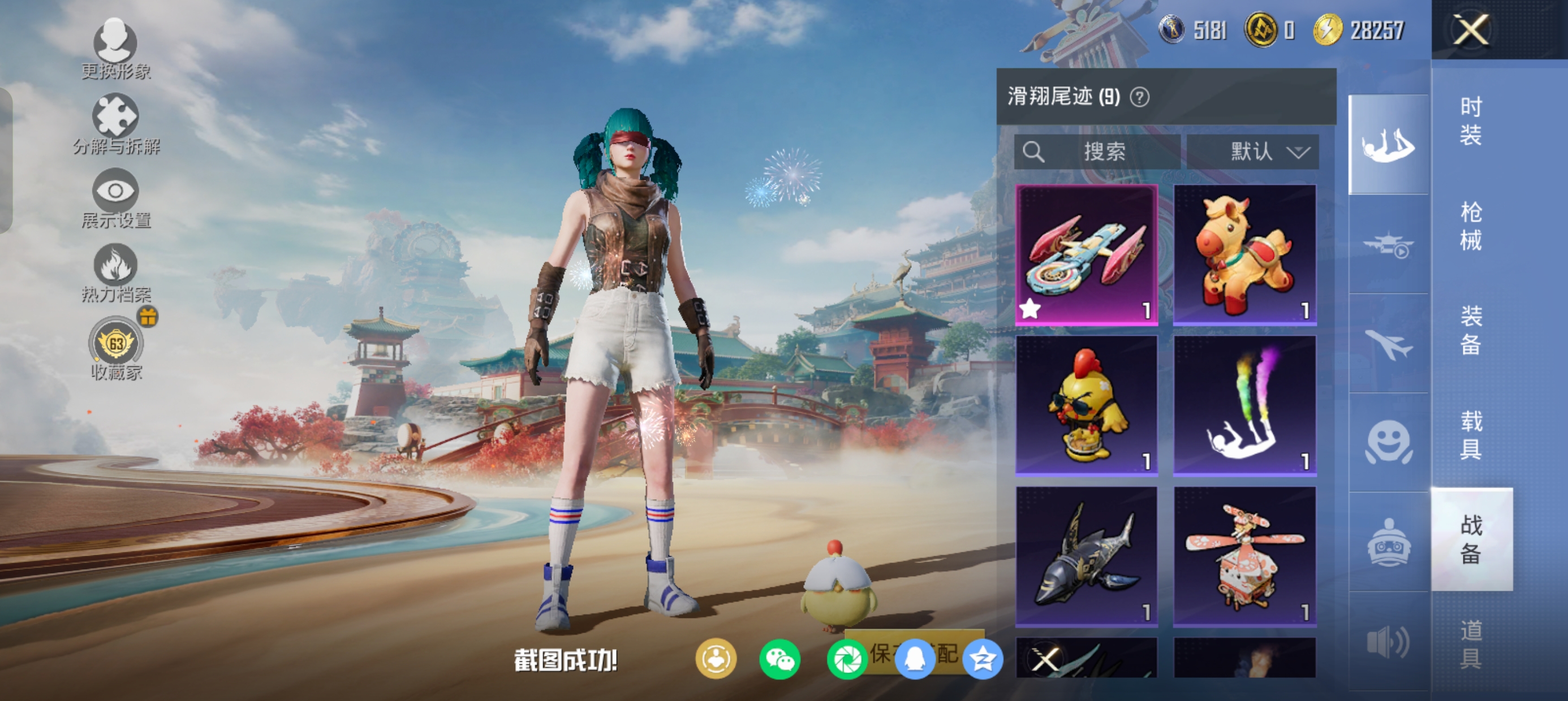This screenshot has height=701, width=1568.
Task: Open 分解与拆解 puzzle piece menu
Action: click(x=115, y=123)
